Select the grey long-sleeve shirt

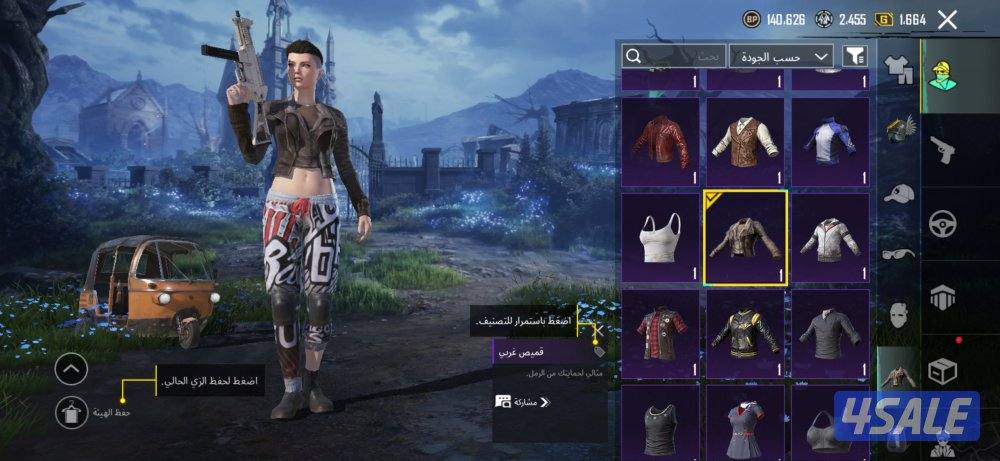pyautogui.click(x=830, y=333)
